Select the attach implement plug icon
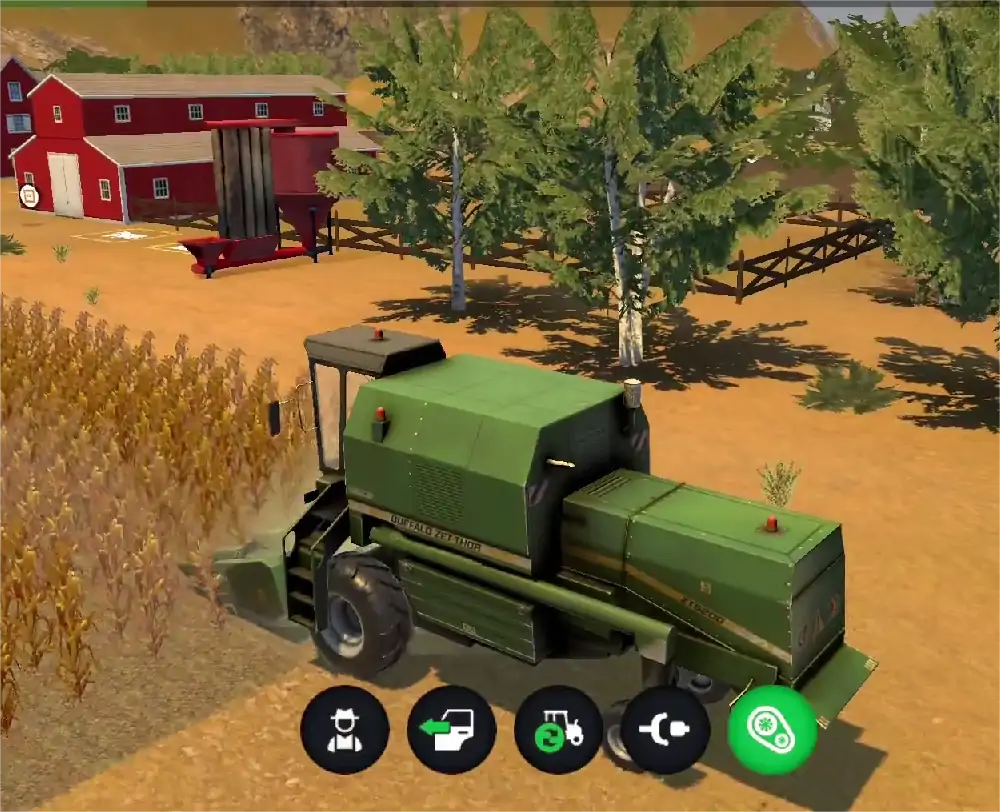This screenshot has width=1000, height=812. 665,730
